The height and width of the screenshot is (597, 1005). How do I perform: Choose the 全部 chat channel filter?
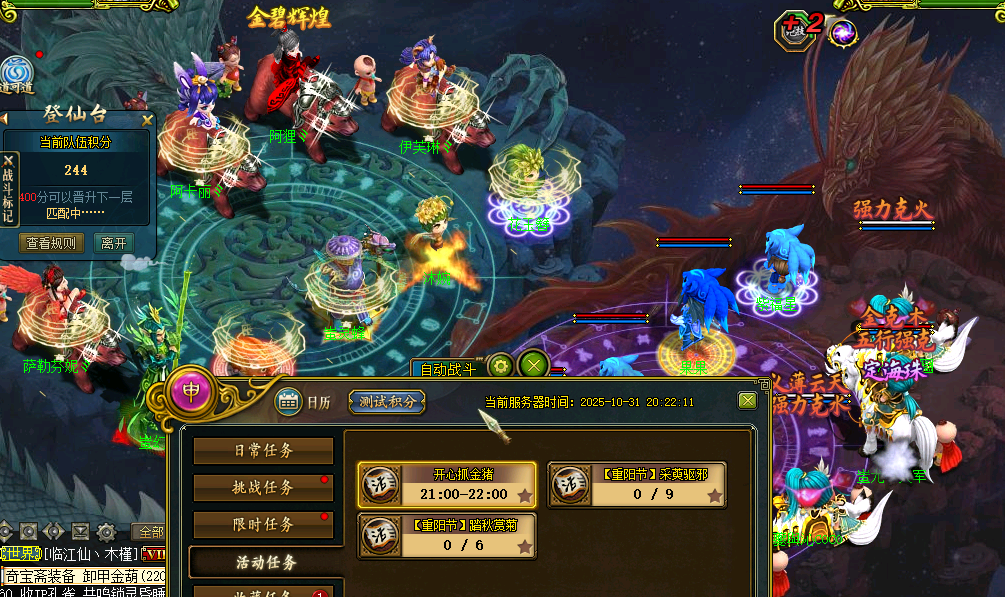click(x=151, y=532)
